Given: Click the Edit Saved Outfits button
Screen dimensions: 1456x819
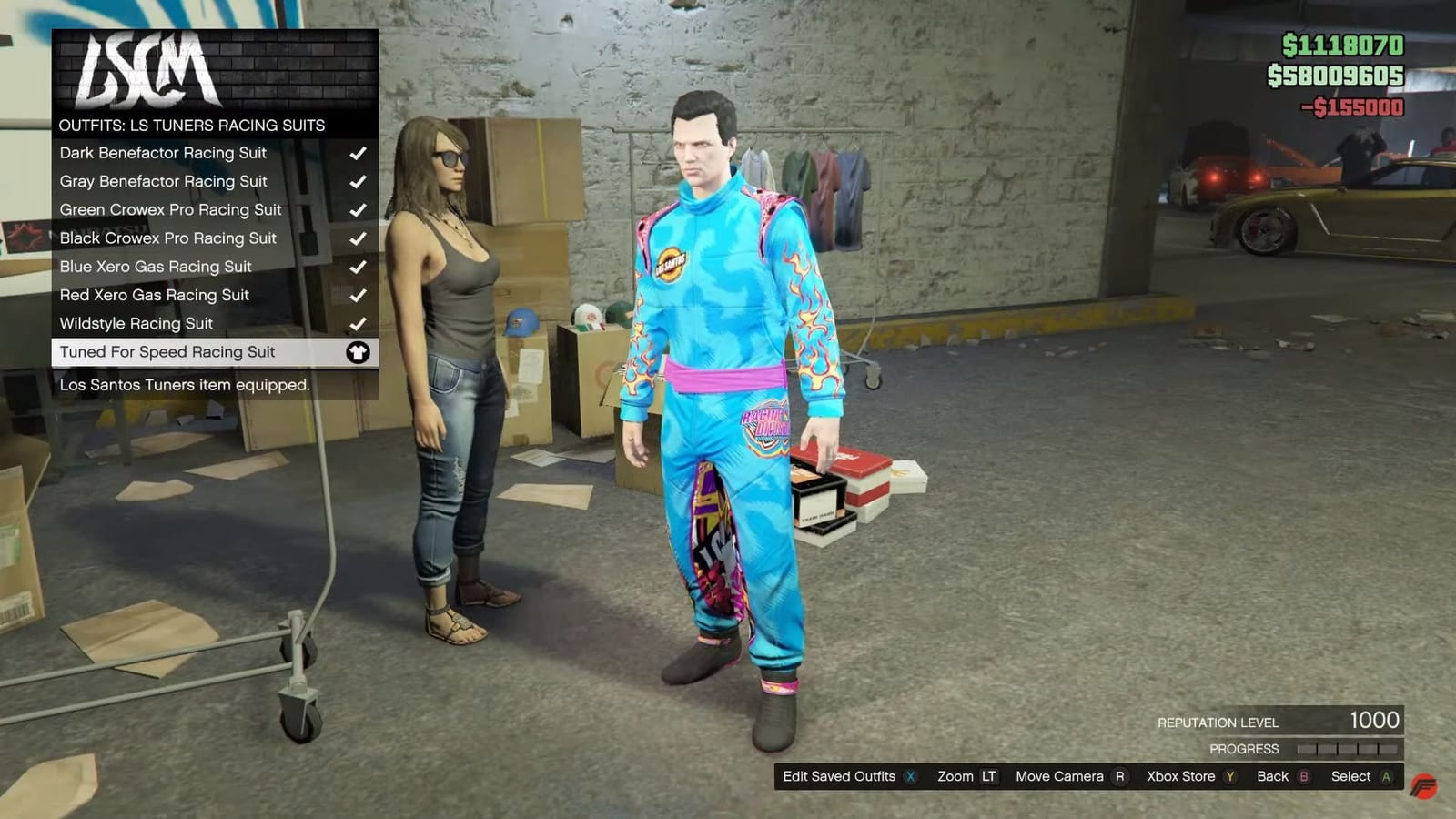Looking at the screenshot, I should click(x=838, y=777).
